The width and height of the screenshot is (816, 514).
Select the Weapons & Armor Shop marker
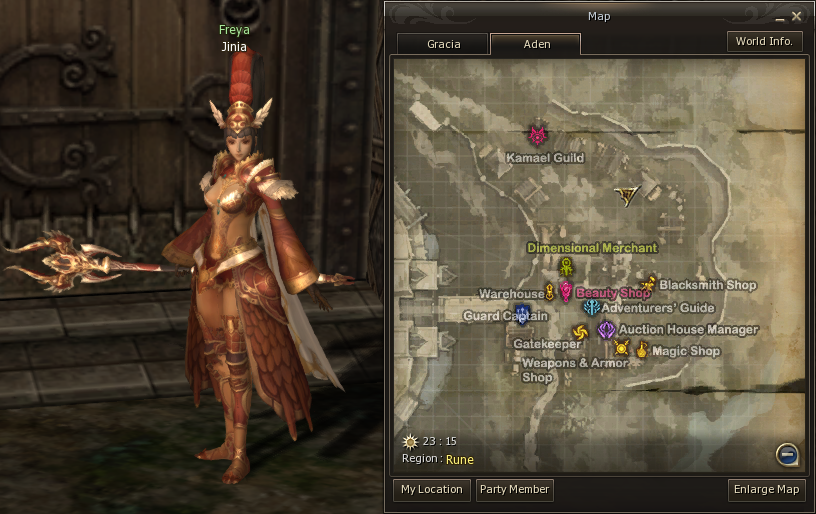(x=621, y=348)
